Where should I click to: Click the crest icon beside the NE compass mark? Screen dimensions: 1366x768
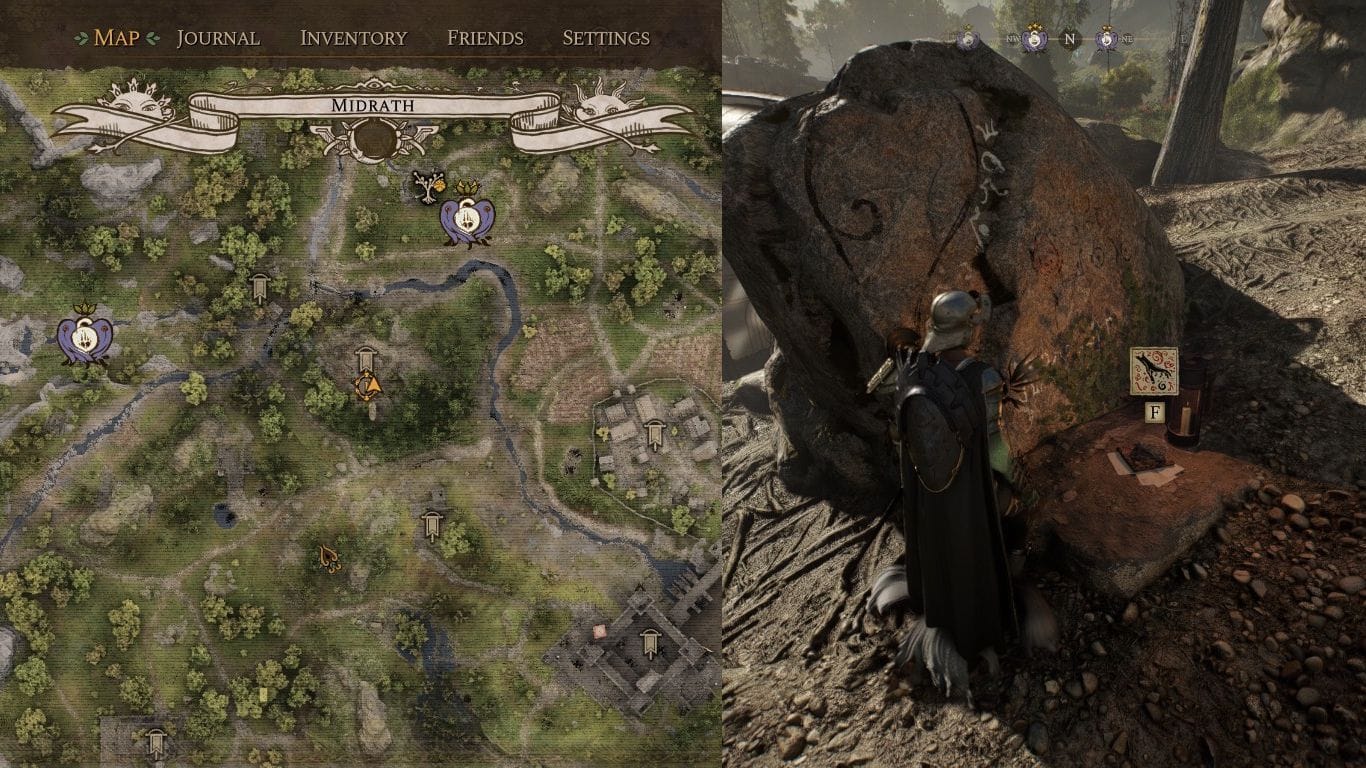(x=1107, y=39)
